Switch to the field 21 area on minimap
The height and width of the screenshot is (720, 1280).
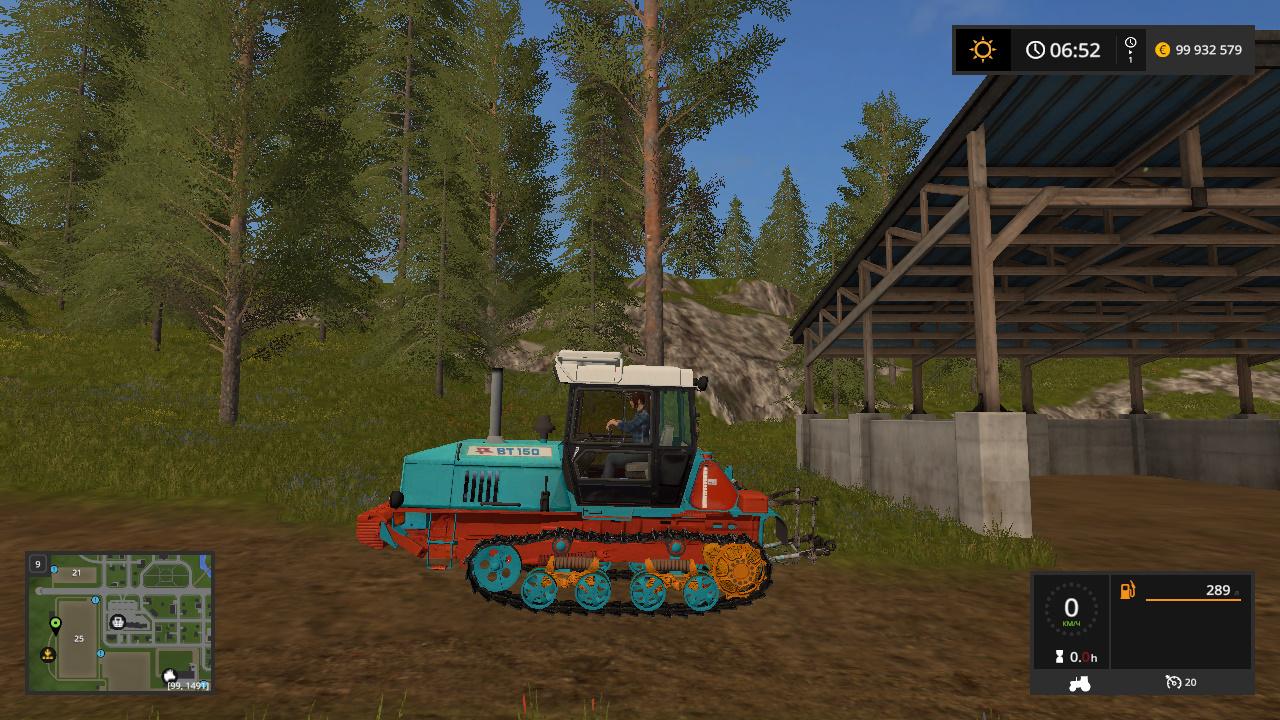point(77,573)
